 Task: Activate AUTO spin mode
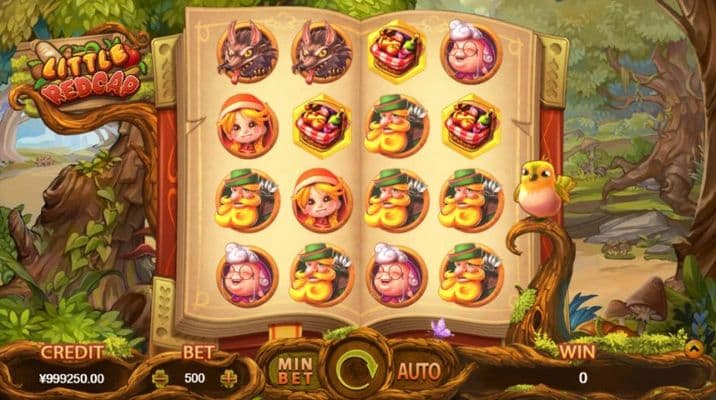(x=420, y=371)
